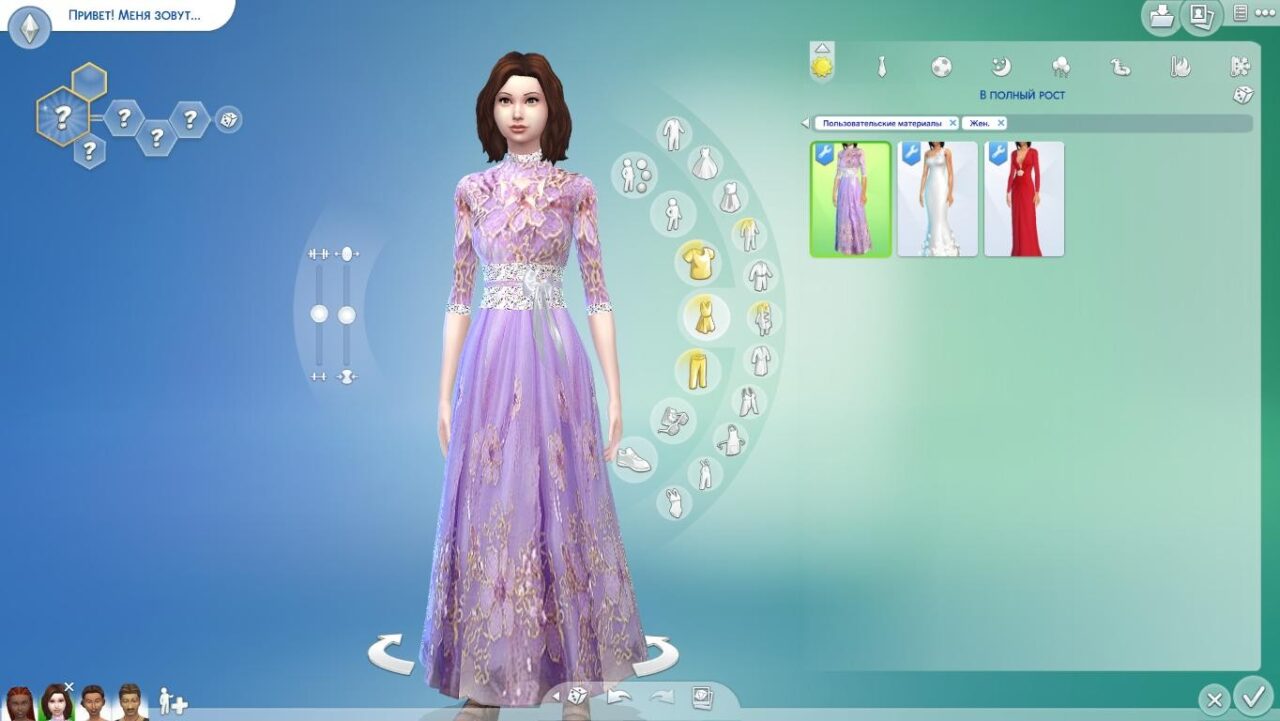Viewport: 1280px width, 721px height.
Task: Switch to the athletic soccer ball outfit tab
Action: pos(941,67)
